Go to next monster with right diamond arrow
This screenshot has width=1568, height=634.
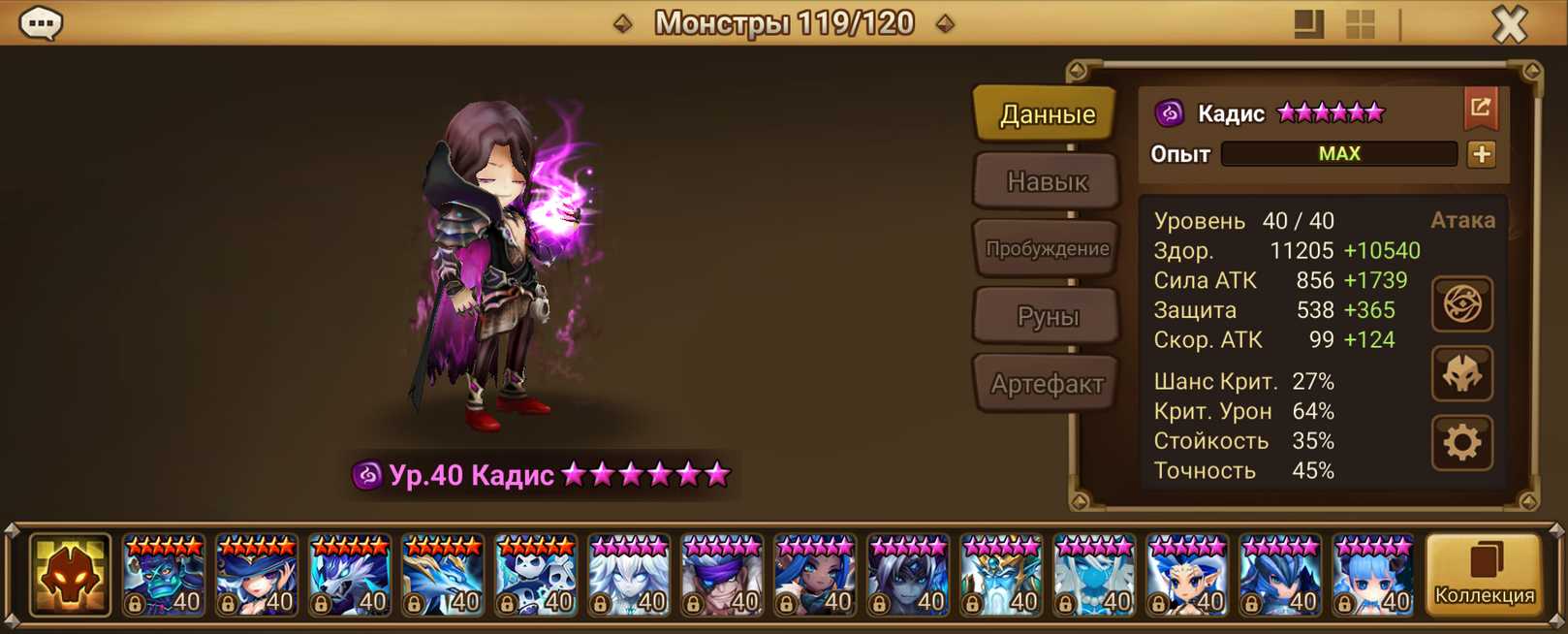click(945, 23)
